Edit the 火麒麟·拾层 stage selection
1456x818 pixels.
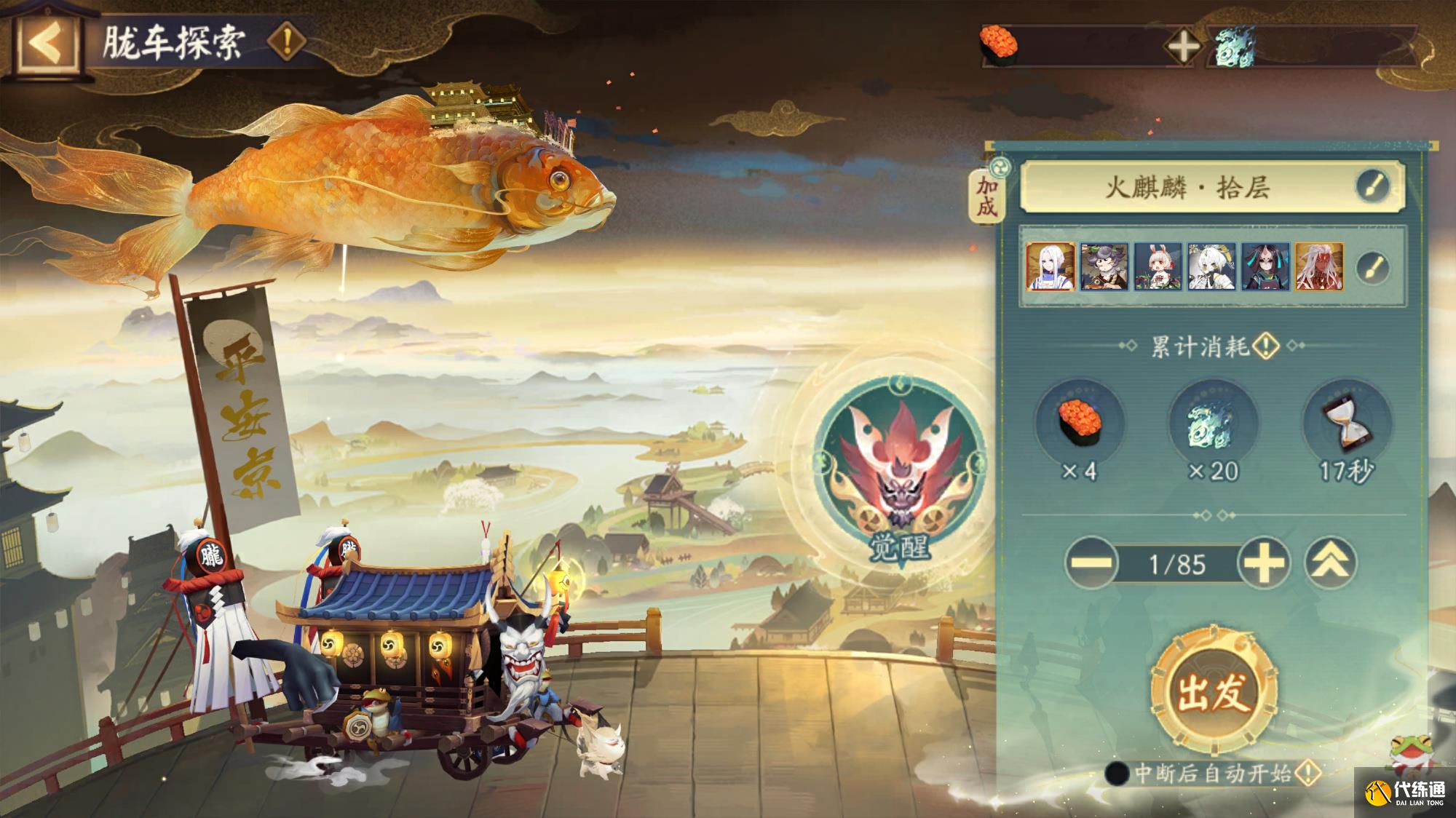click(x=1372, y=186)
